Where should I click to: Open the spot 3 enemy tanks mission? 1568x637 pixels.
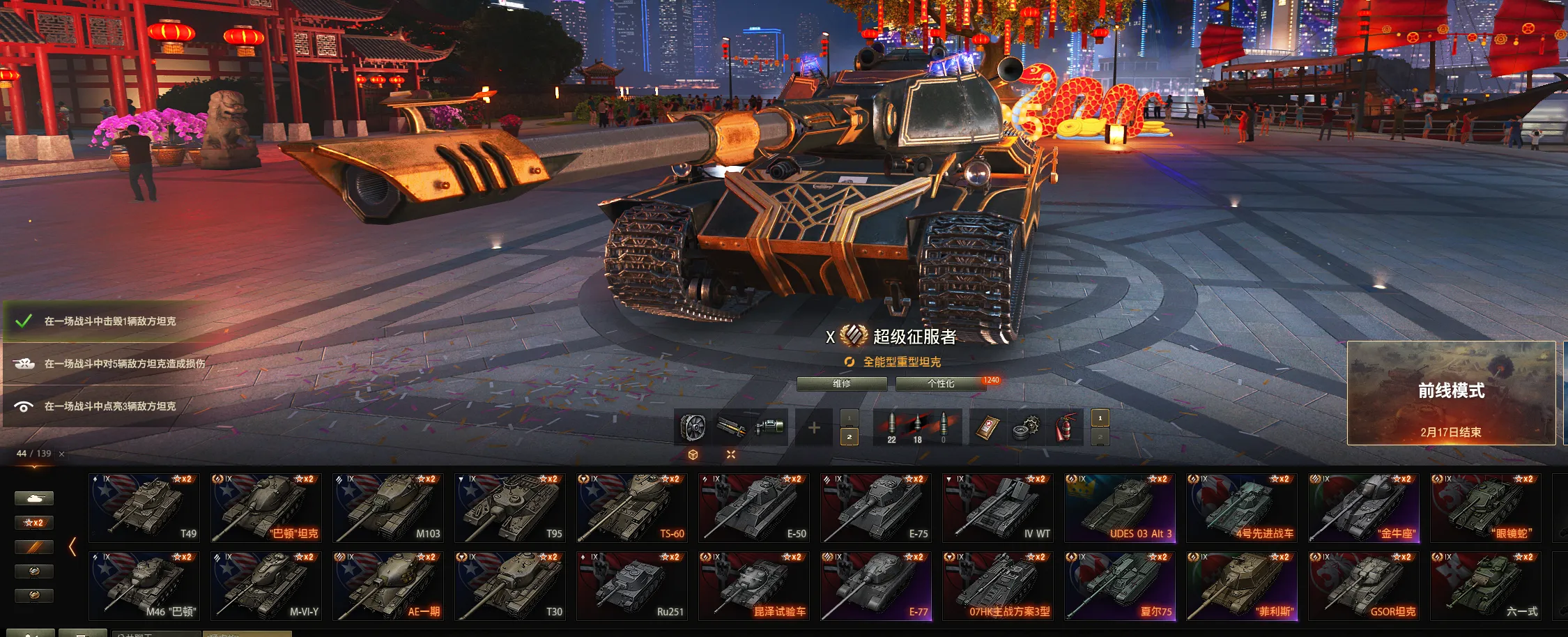[x=110, y=406]
